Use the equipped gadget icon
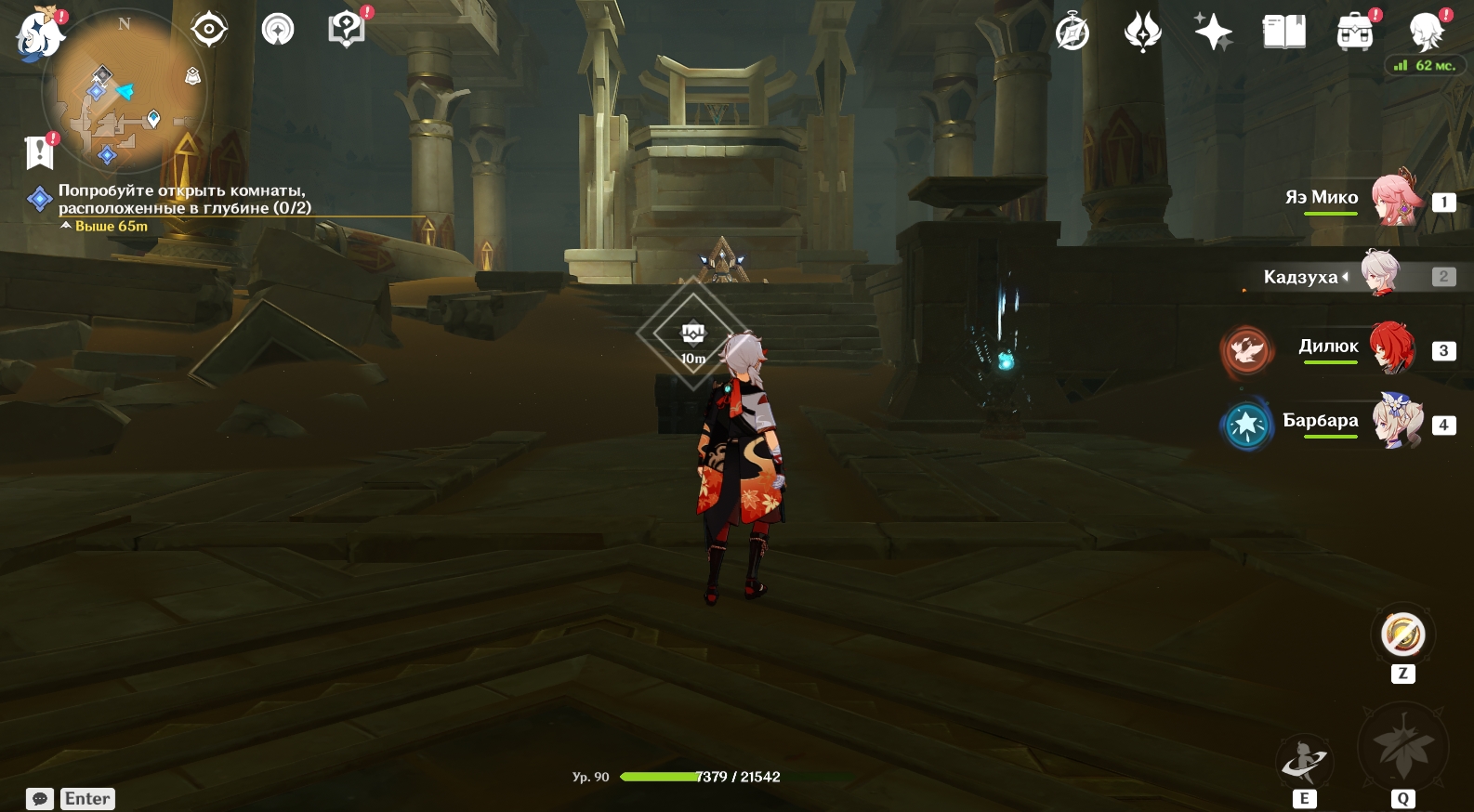1474x812 pixels. tap(1402, 635)
